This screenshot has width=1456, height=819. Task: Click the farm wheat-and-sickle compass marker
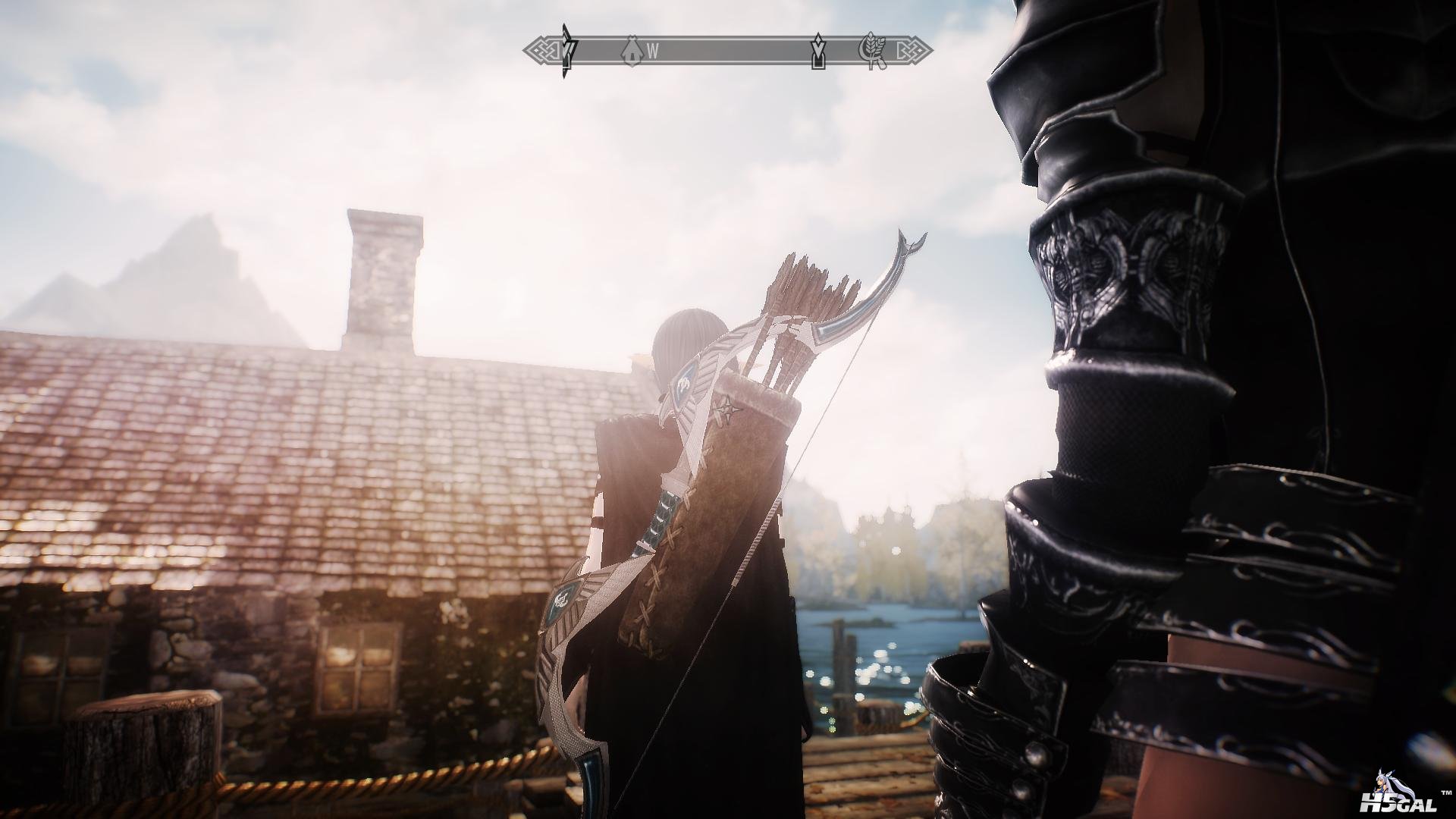(x=871, y=51)
